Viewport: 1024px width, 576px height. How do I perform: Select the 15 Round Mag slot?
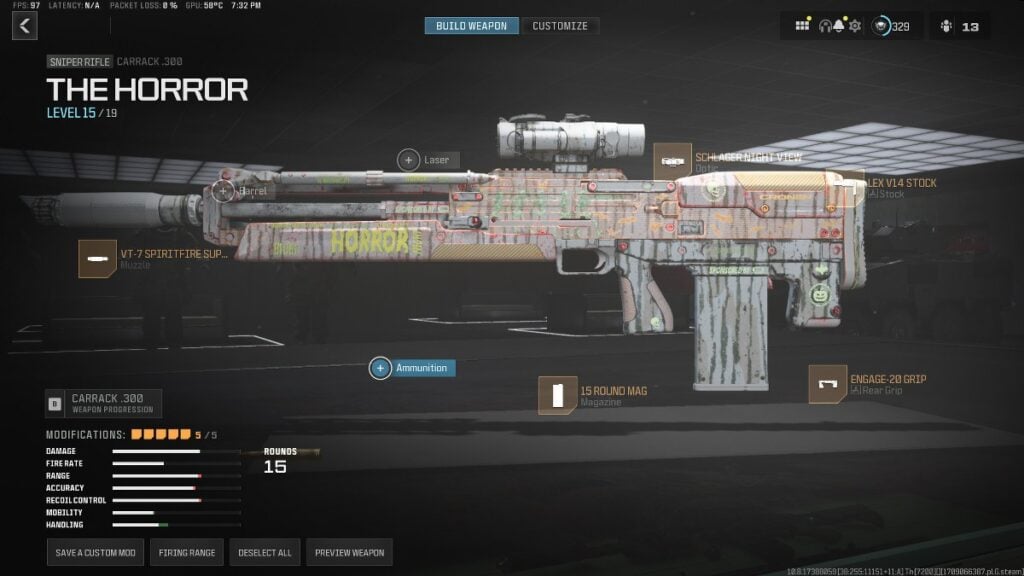(x=558, y=395)
